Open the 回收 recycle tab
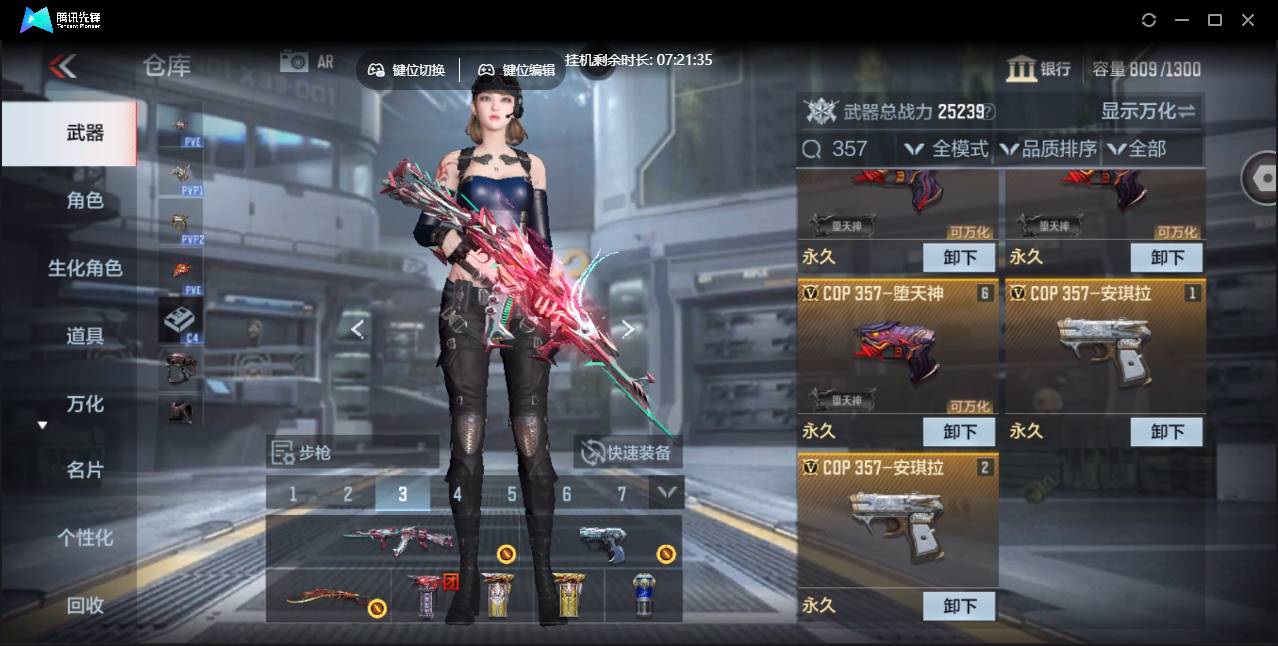Screen dimensions: 1278x646 point(84,605)
